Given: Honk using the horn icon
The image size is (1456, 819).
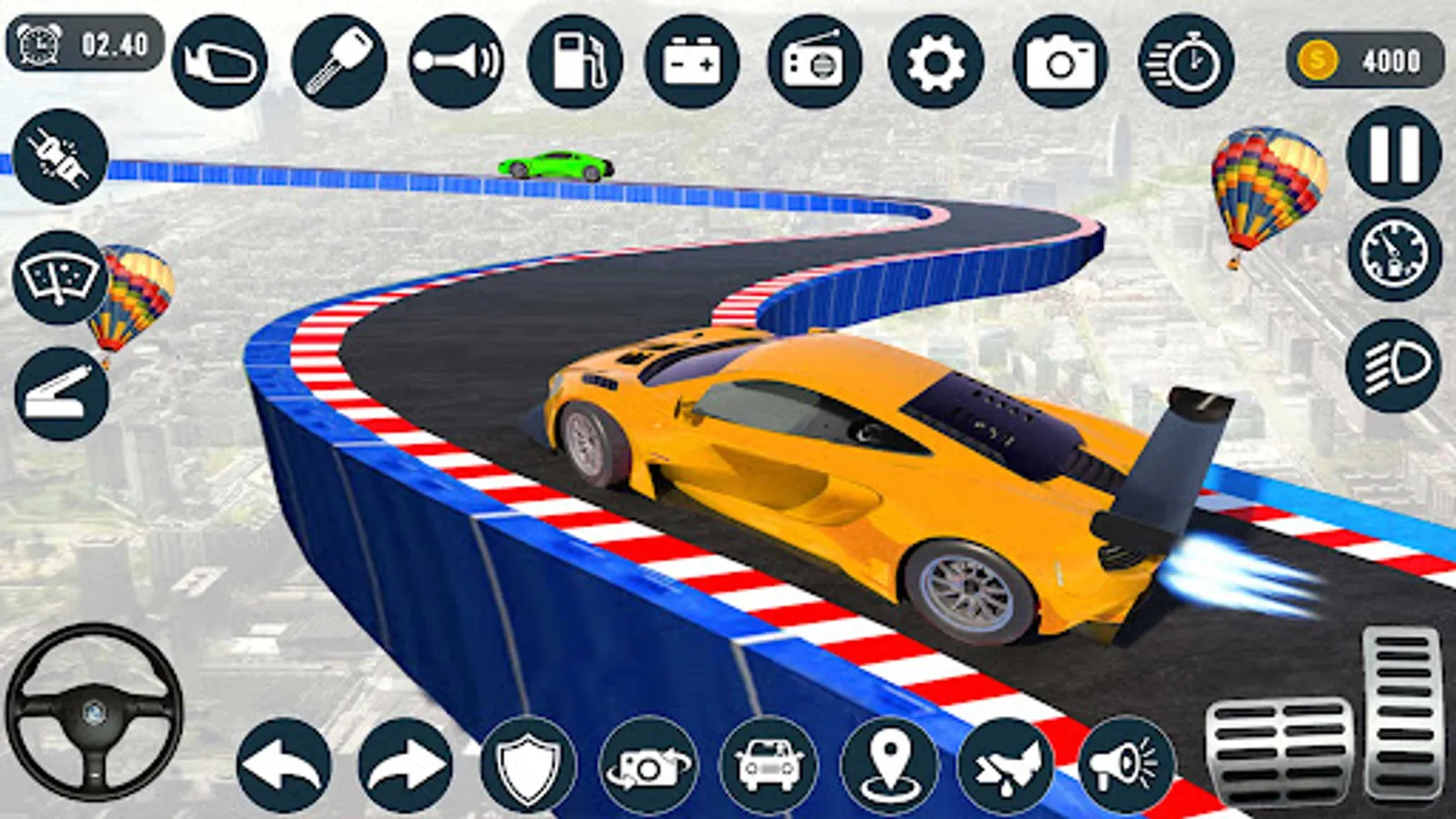Looking at the screenshot, I should click(x=456, y=62).
